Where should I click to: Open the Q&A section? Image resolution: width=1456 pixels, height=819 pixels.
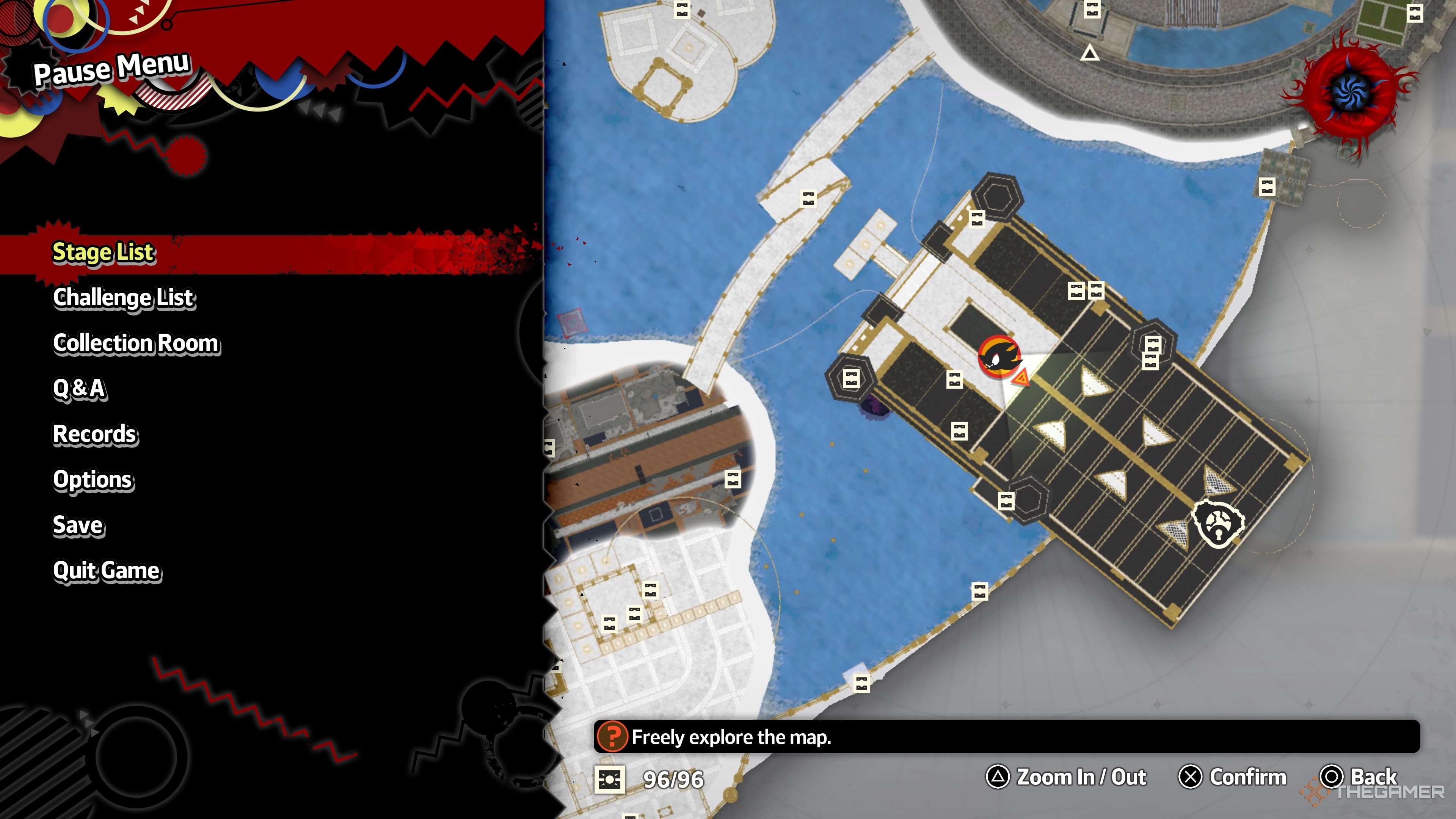[79, 389]
